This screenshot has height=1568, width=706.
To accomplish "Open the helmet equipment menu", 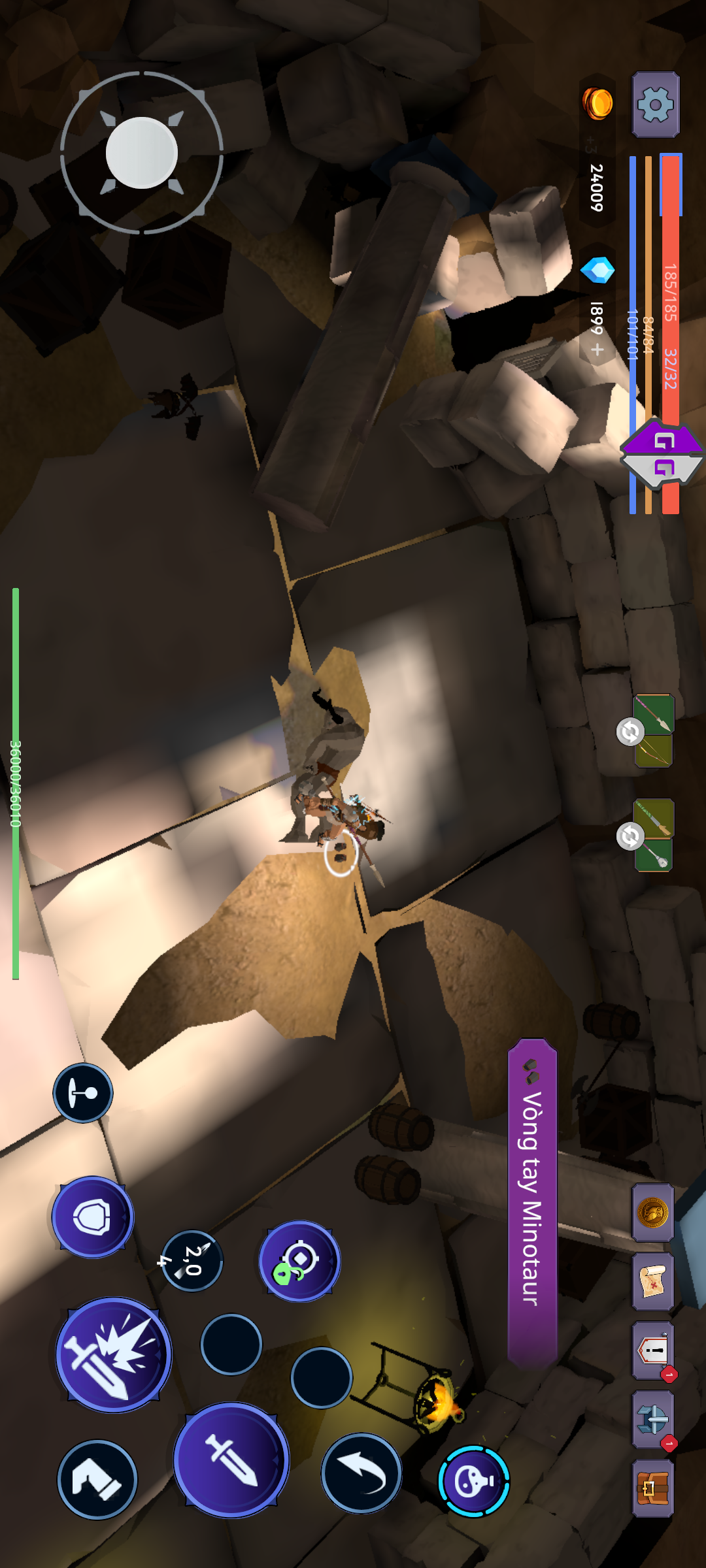I will (652, 1419).
